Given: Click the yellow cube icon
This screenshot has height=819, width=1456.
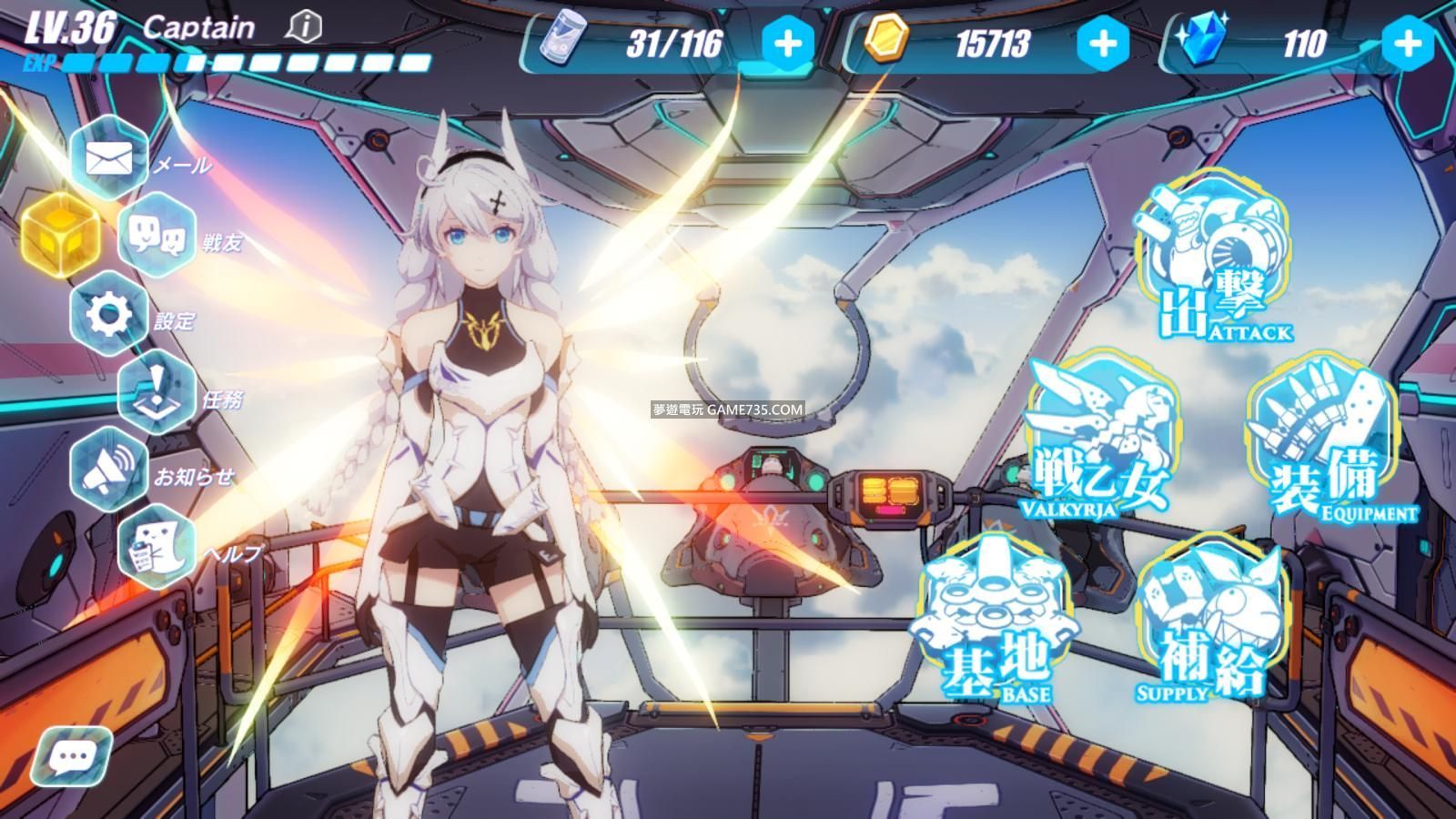Looking at the screenshot, I should pyautogui.click(x=62, y=233).
